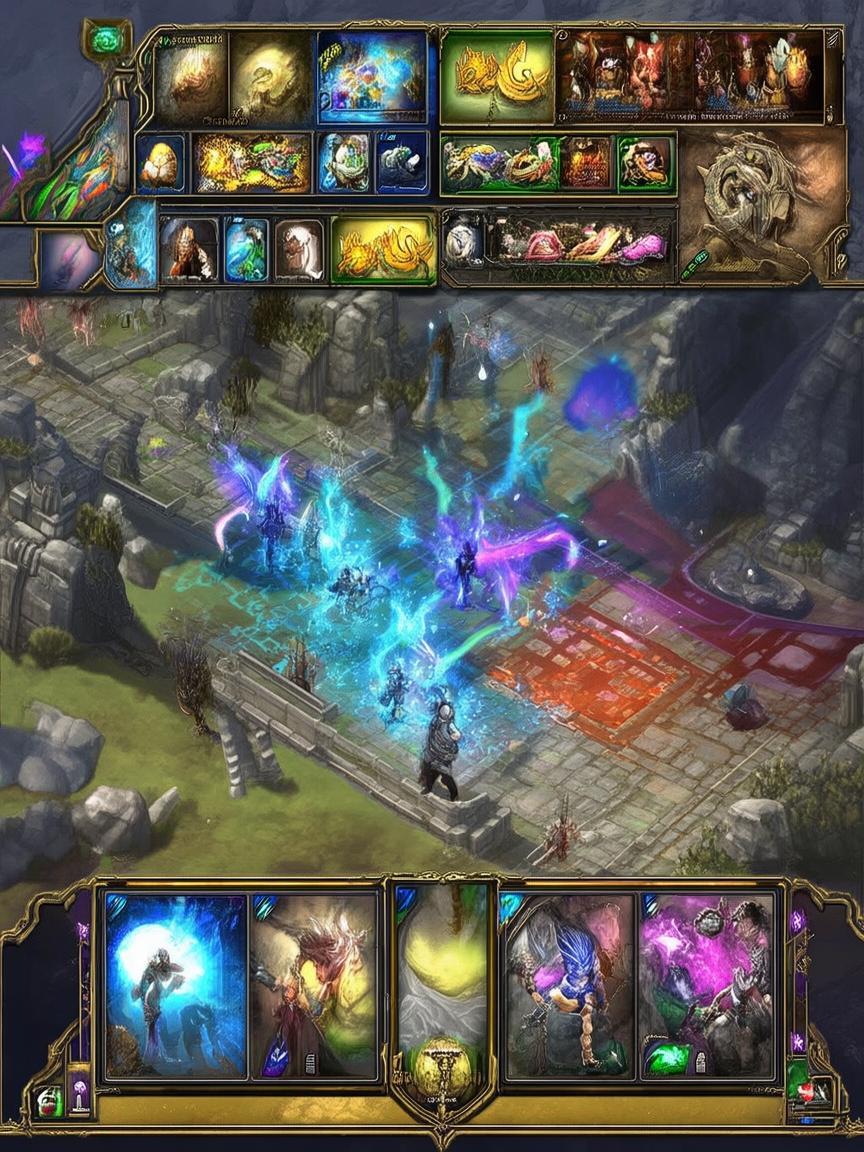Screen dimensions: 864x1152
Task: Choose the armored orange warrior portrait
Action: [188, 250]
